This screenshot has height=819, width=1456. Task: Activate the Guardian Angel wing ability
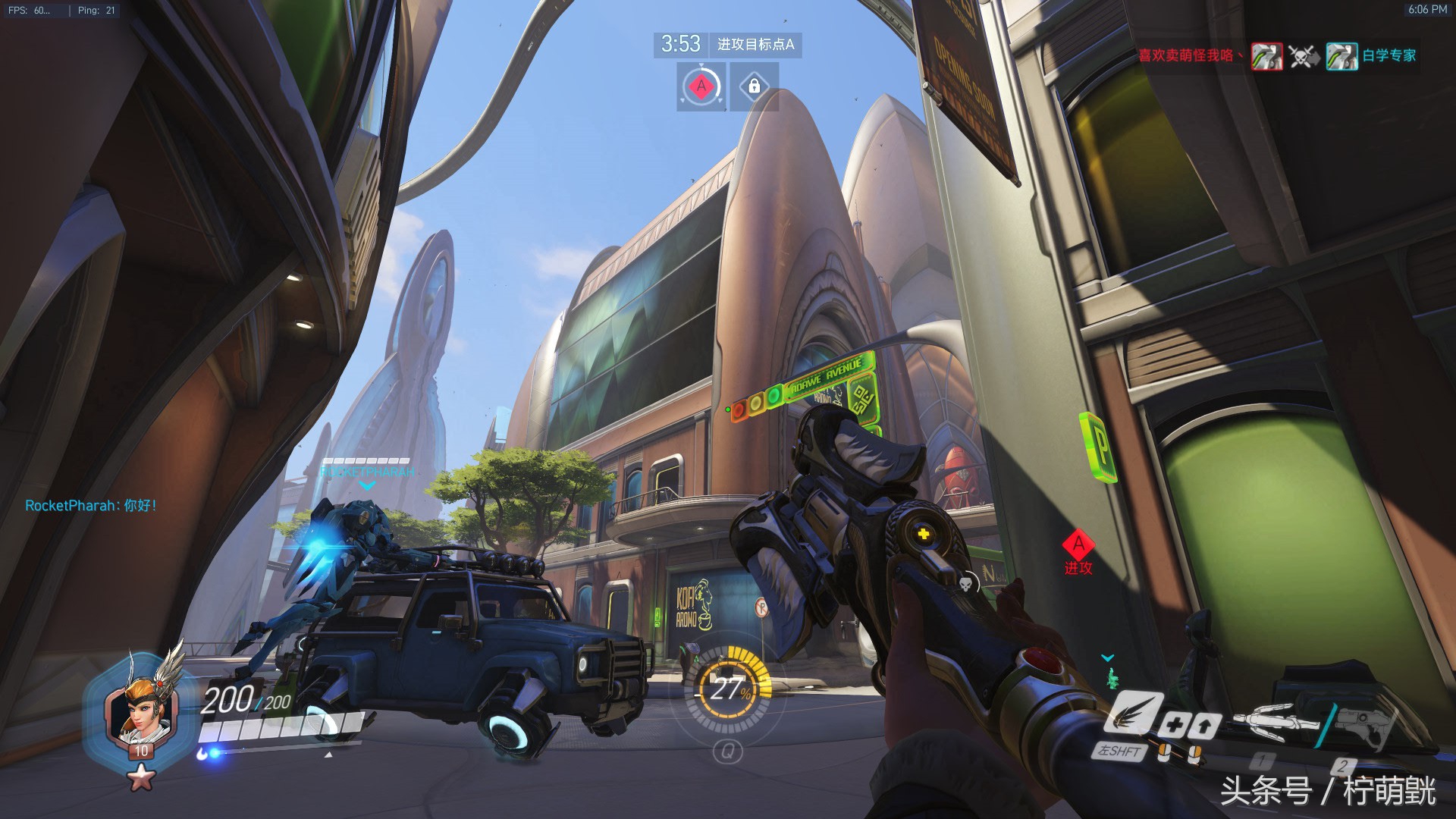tap(1131, 713)
